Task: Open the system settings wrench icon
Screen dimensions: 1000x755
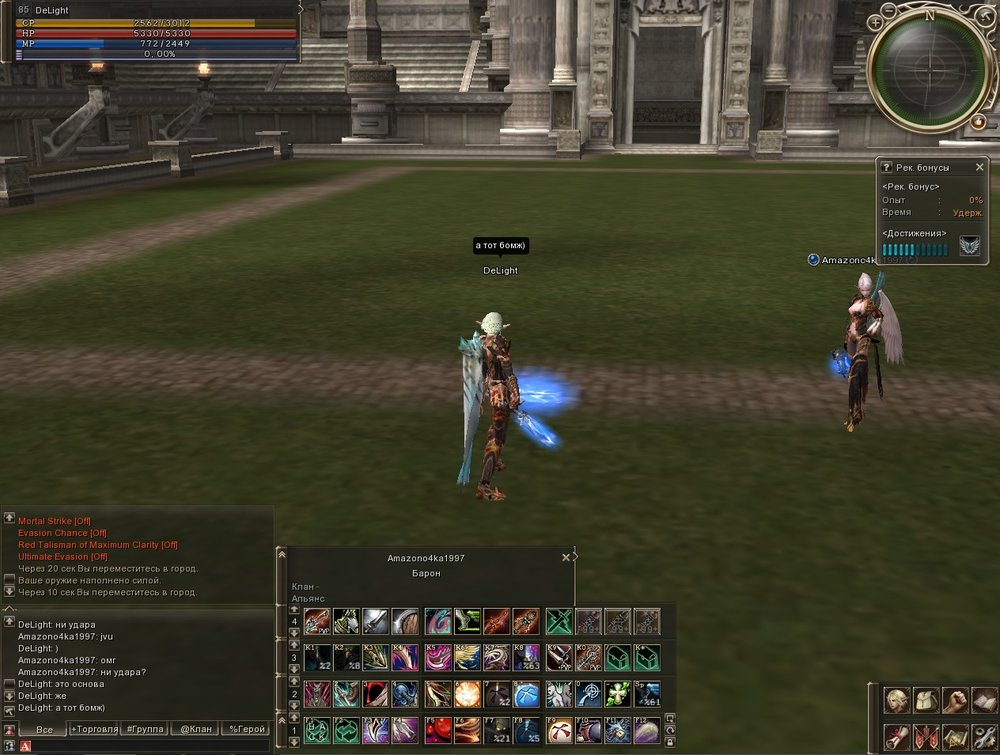Action: coord(985,737)
